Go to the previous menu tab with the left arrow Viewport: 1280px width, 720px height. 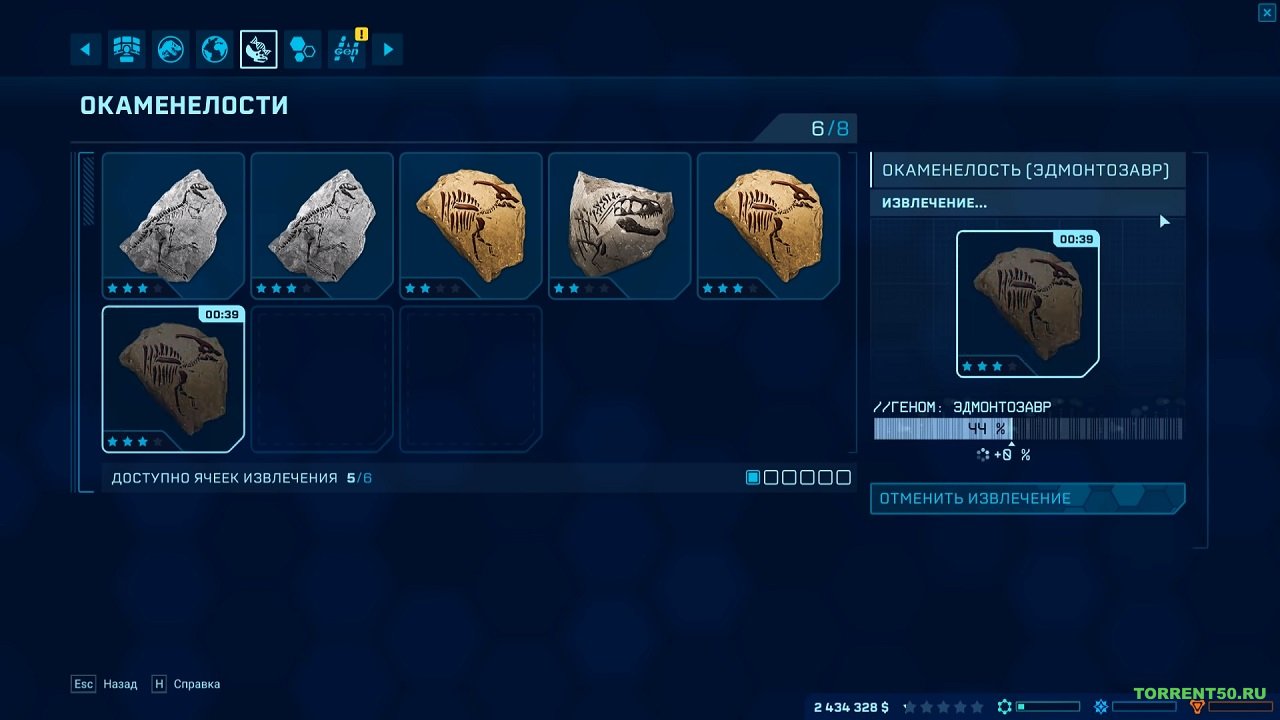coord(85,49)
